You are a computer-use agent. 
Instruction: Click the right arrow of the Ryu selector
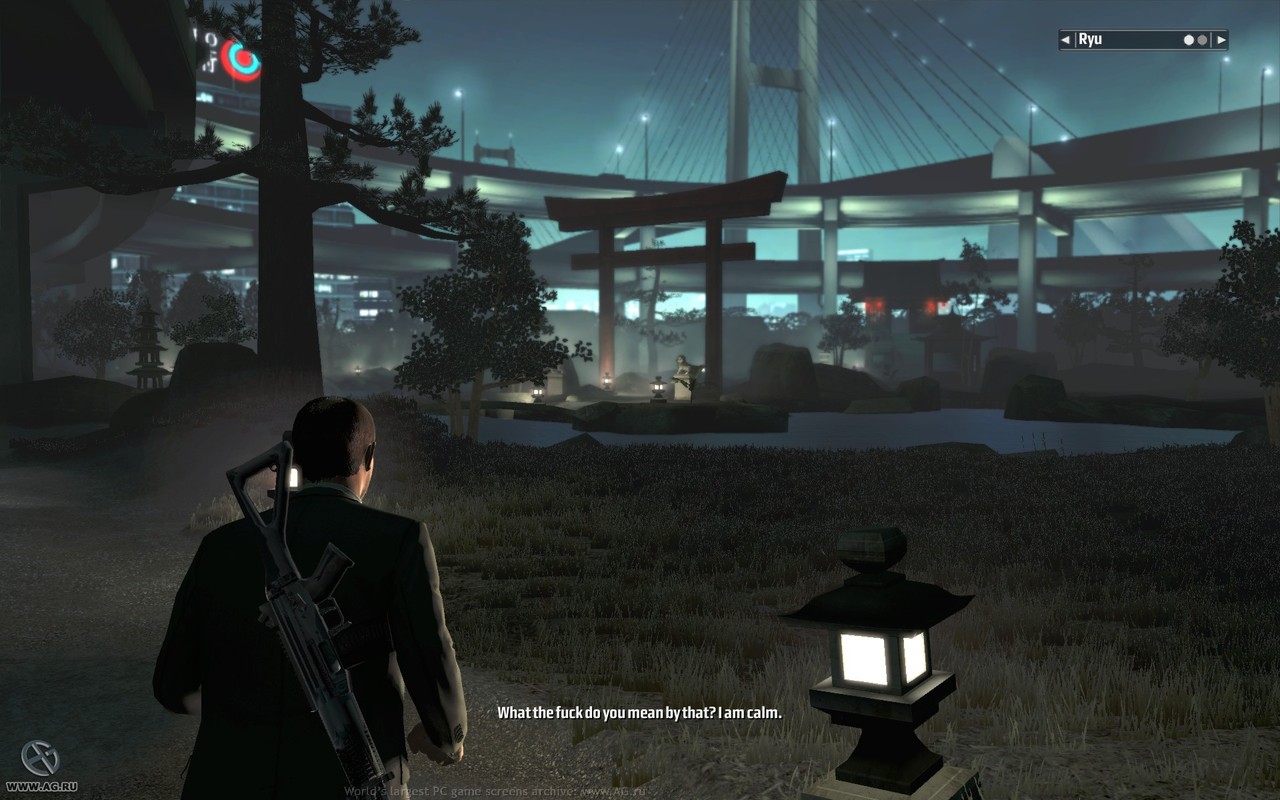(1221, 40)
